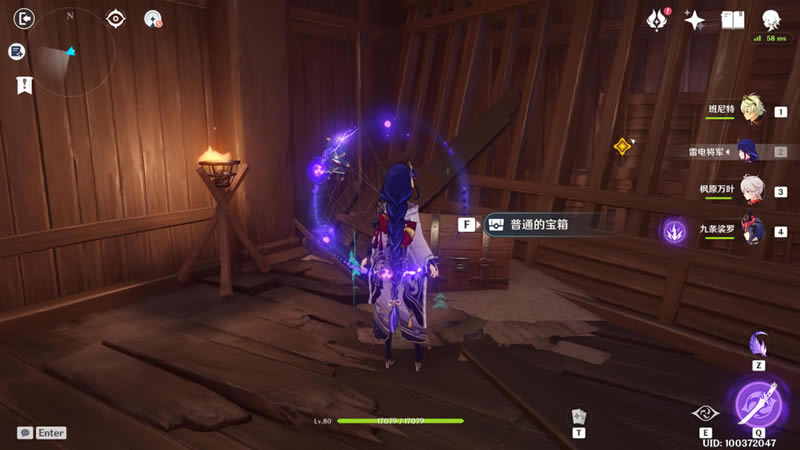Activate the Elemental Skill eye icon
The width and height of the screenshot is (800, 450).
tap(703, 413)
